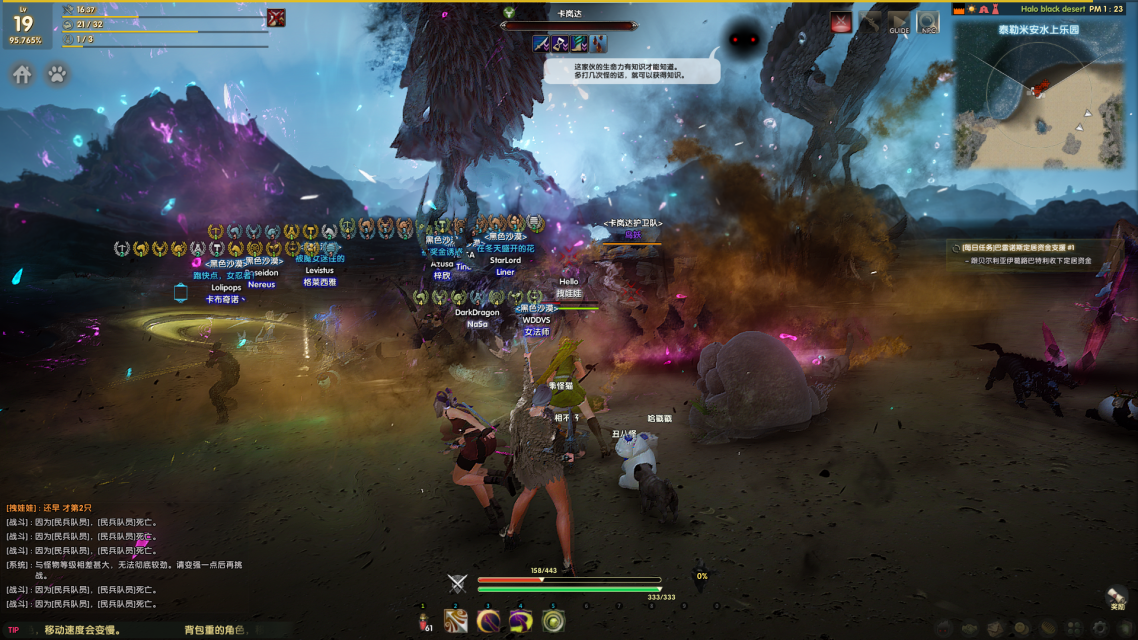Screen dimensions: 1138x640
Task: Activate the brown swirl skill in slot 2
Action: (456, 621)
